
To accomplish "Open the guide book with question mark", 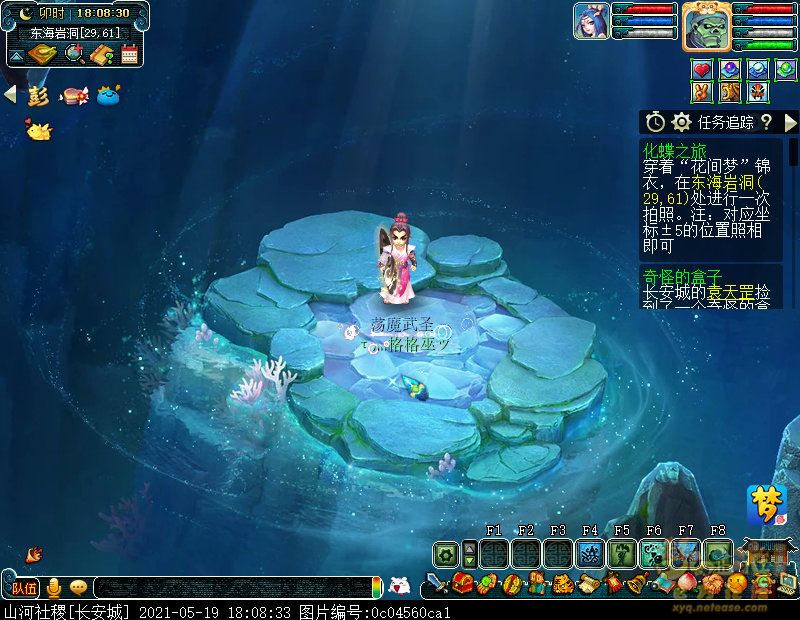I will click(100, 54).
